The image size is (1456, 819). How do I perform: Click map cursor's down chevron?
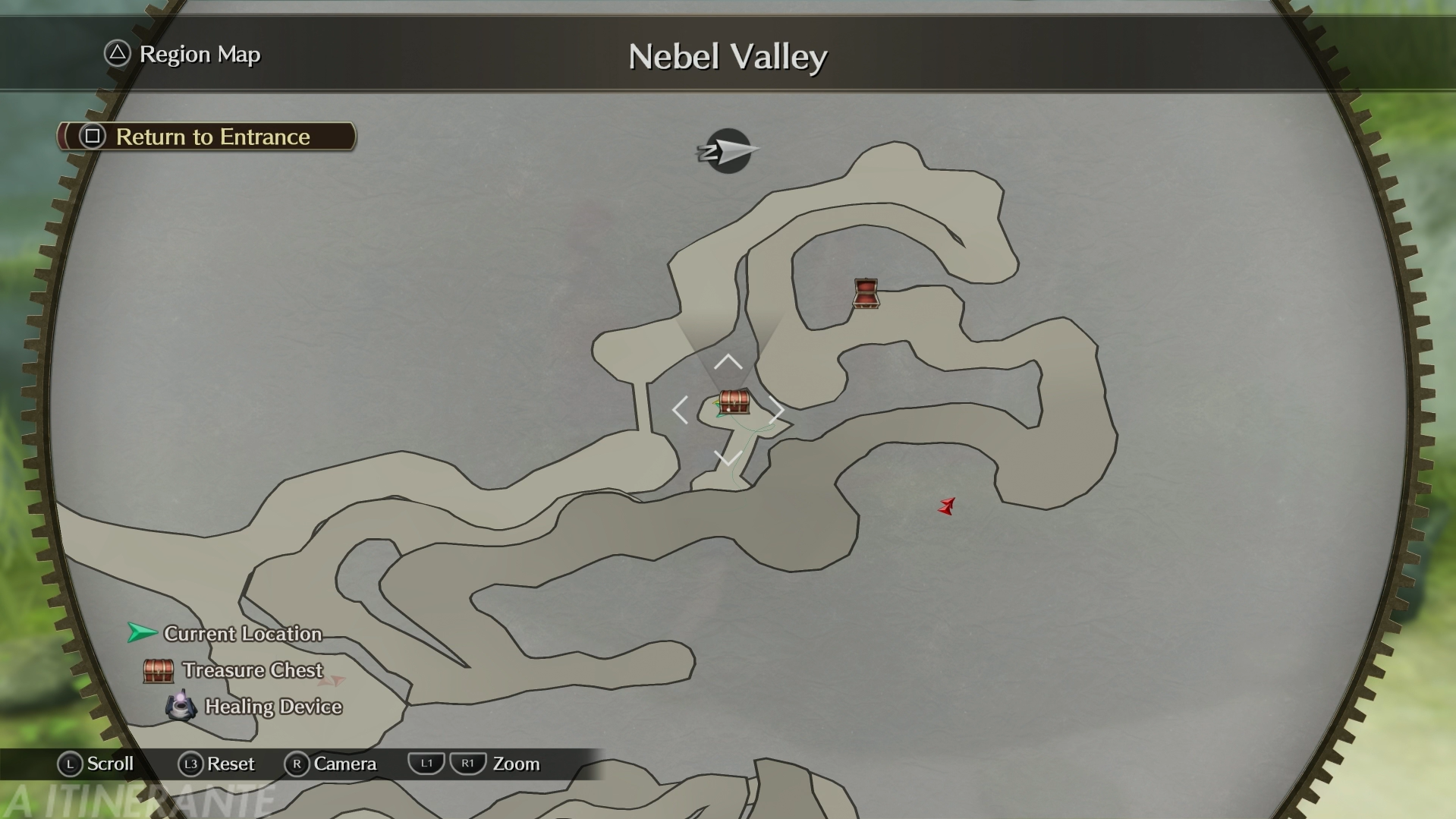(x=728, y=458)
